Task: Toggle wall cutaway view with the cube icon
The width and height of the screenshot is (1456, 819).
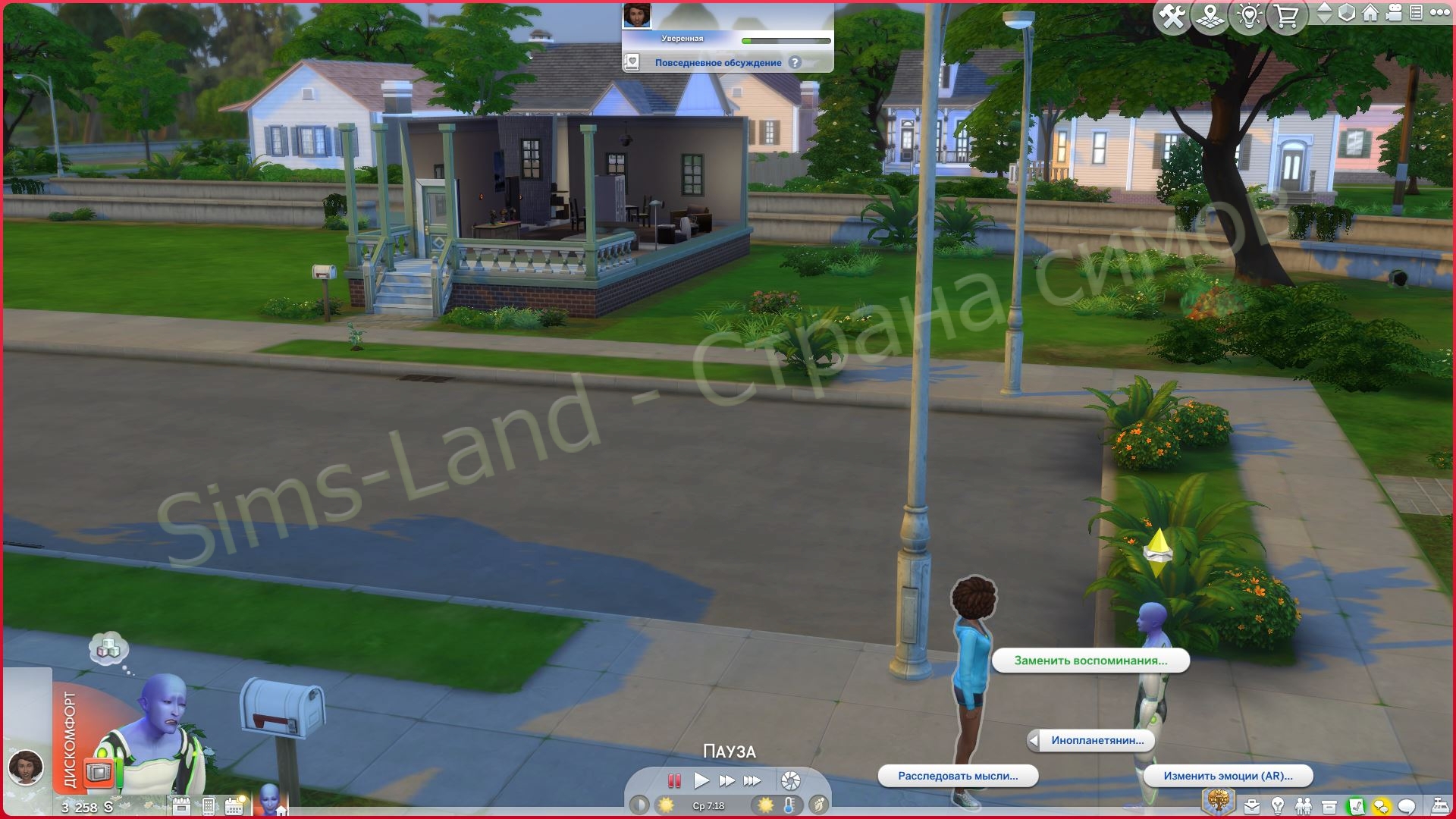Action: pyautogui.click(x=1346, y=14)
